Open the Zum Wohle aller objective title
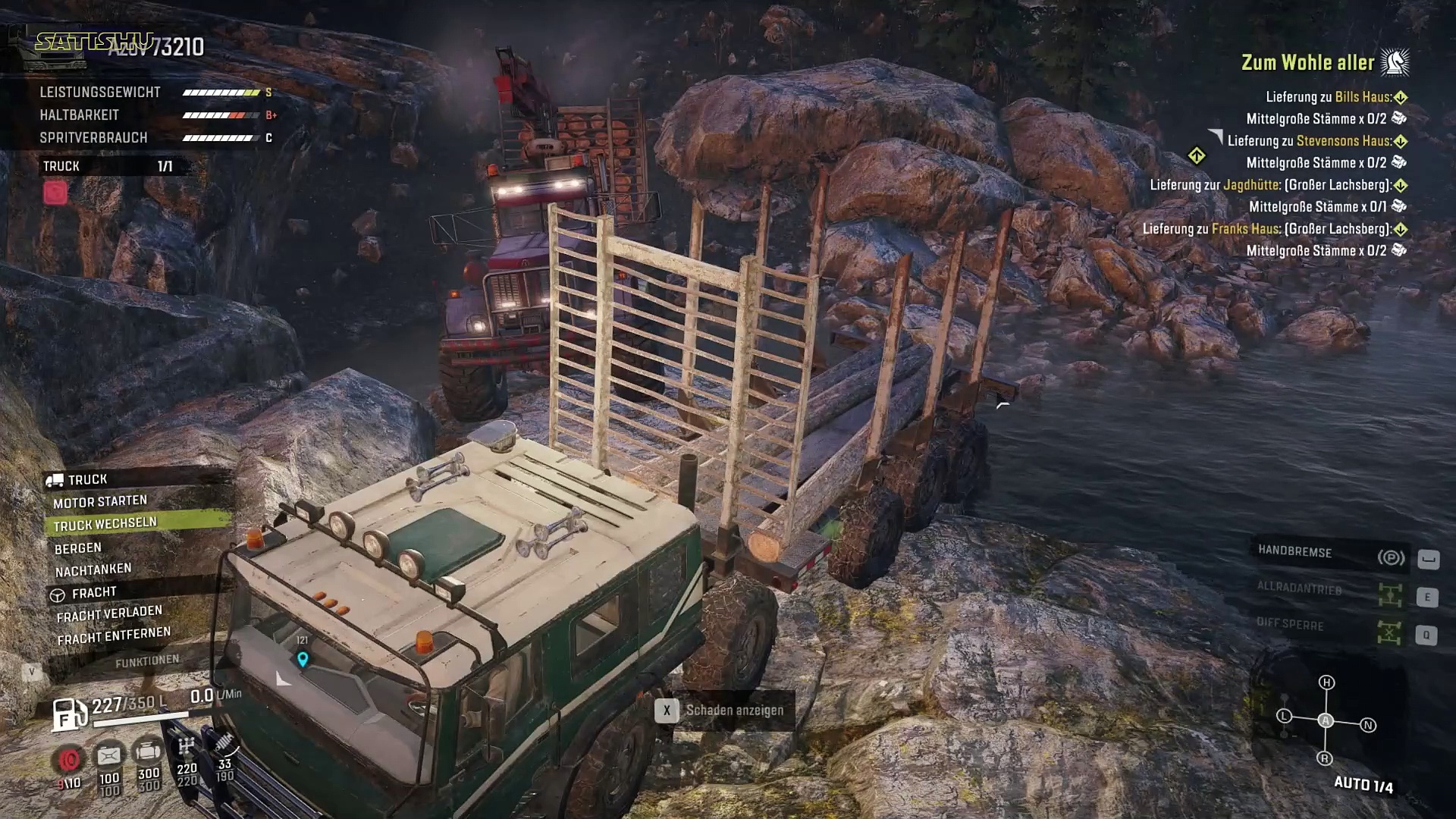The image size is (1456, 819). pyautogui.click(x=1307, y=63)
